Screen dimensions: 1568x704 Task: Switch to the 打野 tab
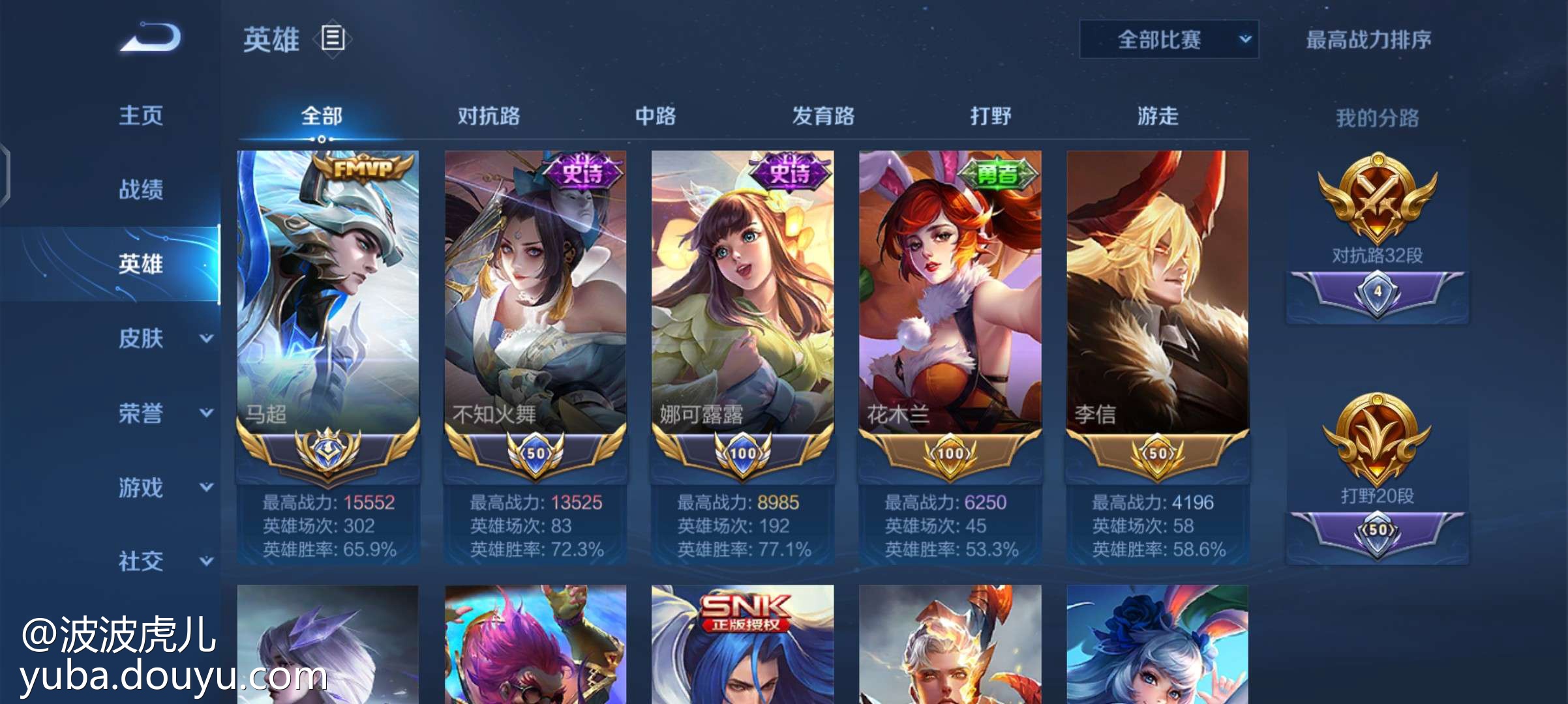(x=991, y=117)
